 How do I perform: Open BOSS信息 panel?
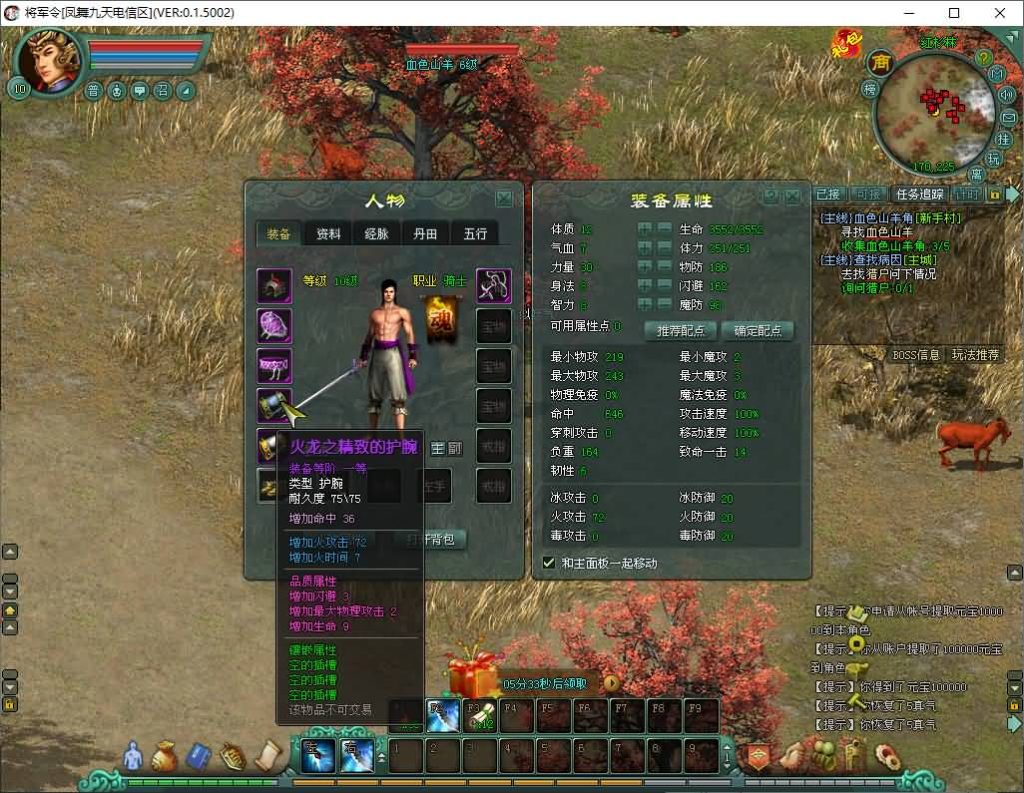point(915,355)
